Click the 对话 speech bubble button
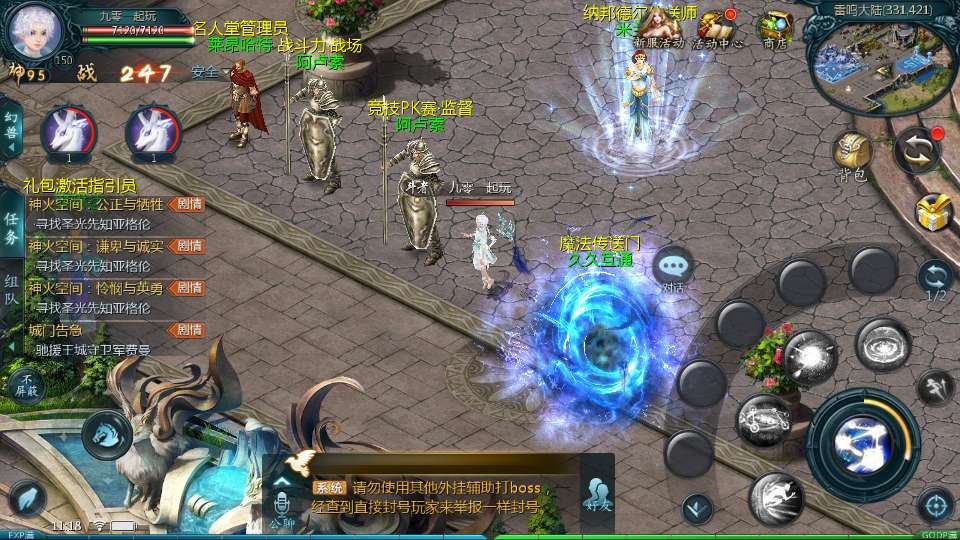The image size is (960, 540). tap(673, 268)
